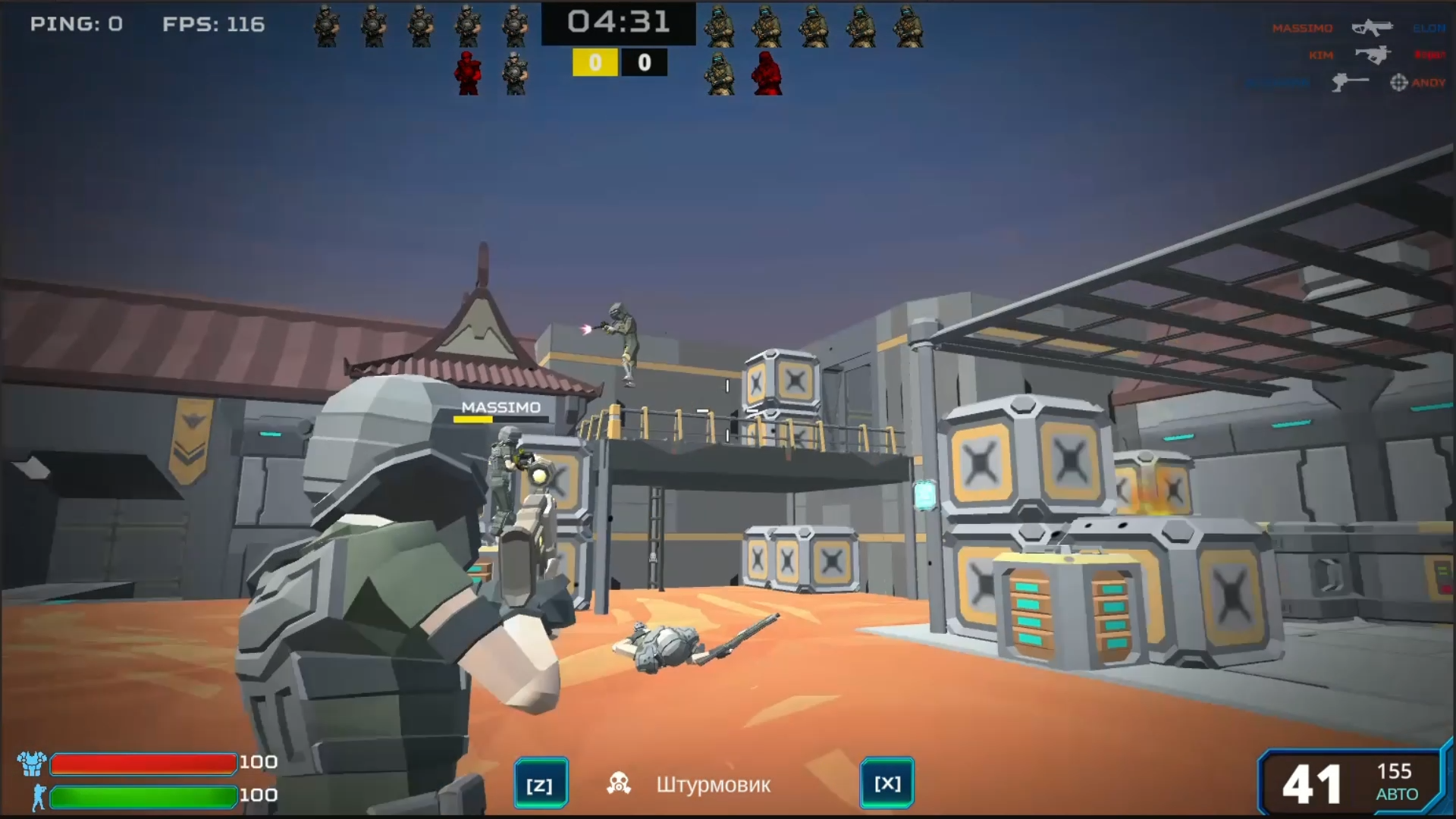Click the FPS: 116 counter
Viewport: 1456px width, 819px height.
[x=212, y=24]
